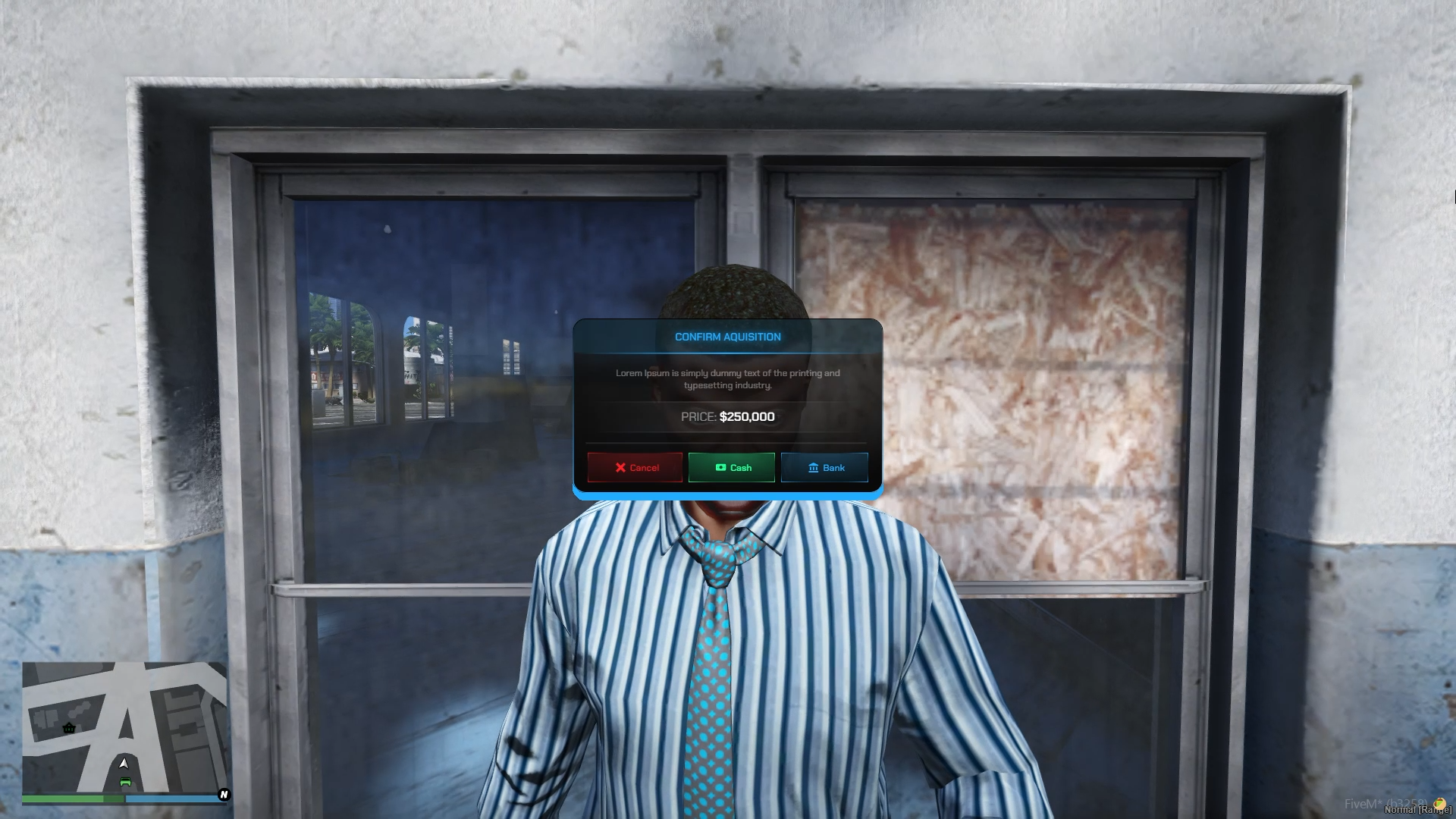Screen dimensions: 1456x819
Task: Confirm purchase with the Cash button
Action: [731, 468]
